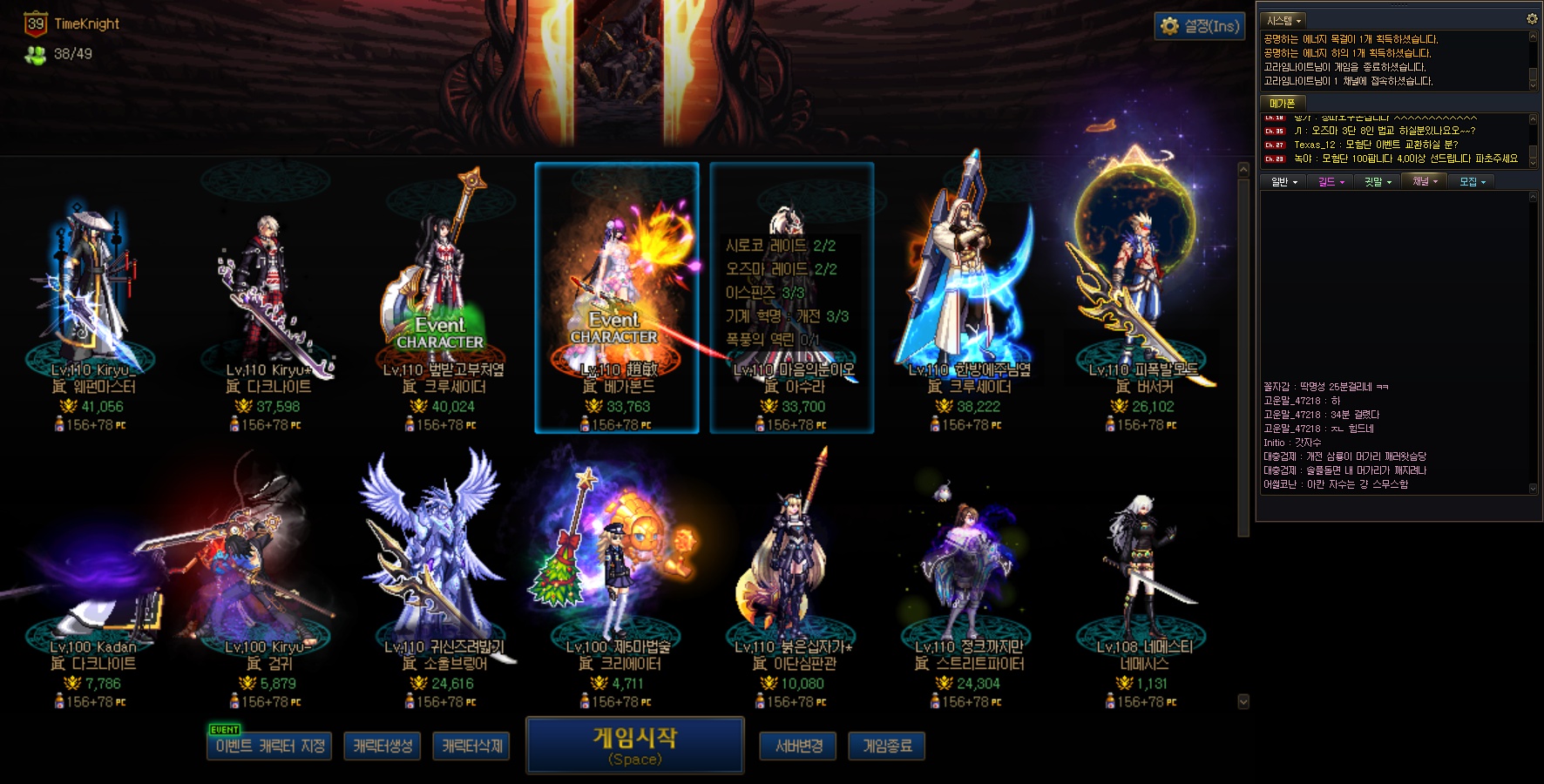Viewport: 1544px width, 784px height.
Task: Click 이벤트 캐릭터 지정 button
Action: (x=269, y=747)
